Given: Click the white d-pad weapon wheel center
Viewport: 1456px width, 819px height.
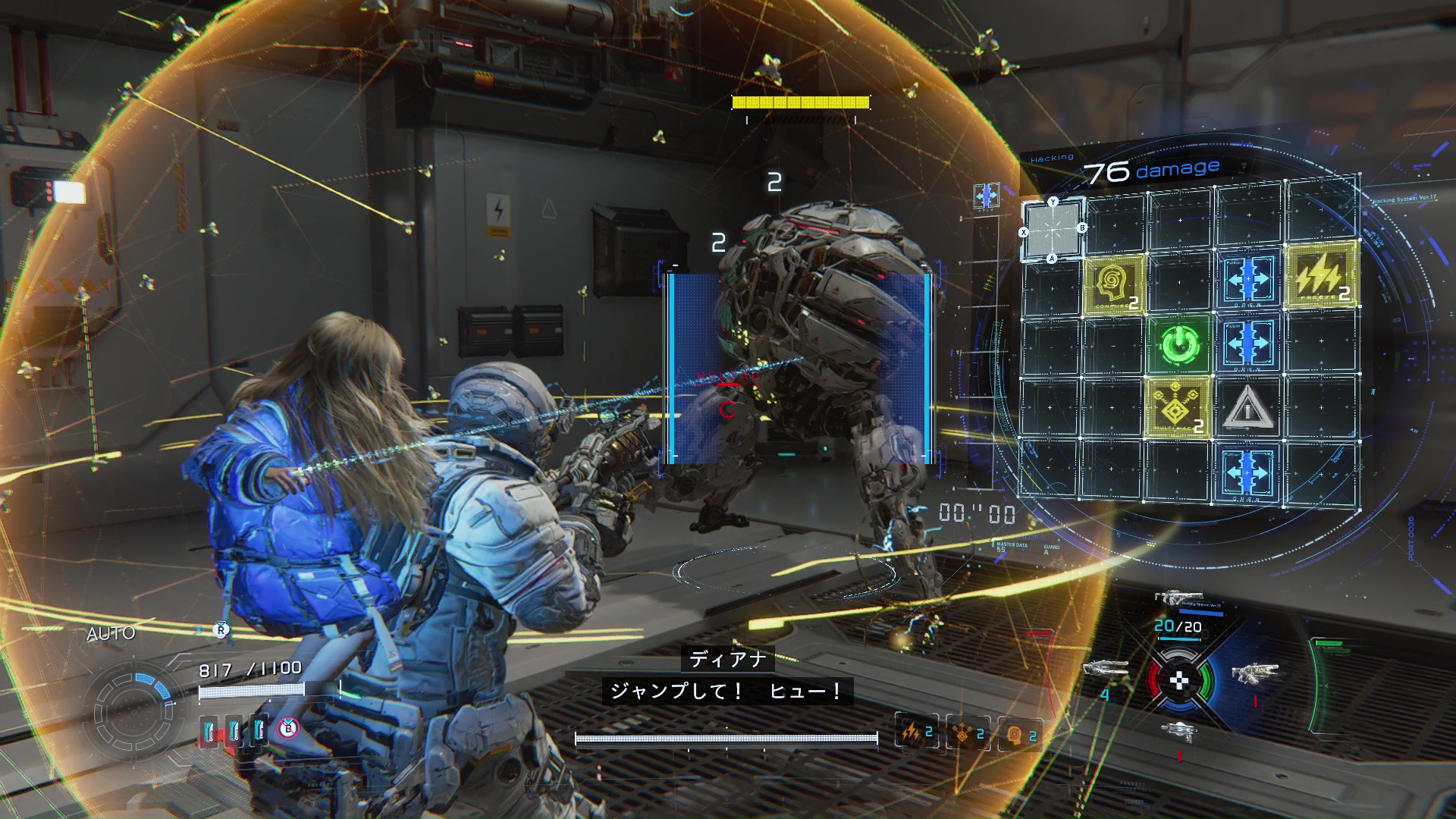Looking at the screenshot, I should (x=1179, y=680).
